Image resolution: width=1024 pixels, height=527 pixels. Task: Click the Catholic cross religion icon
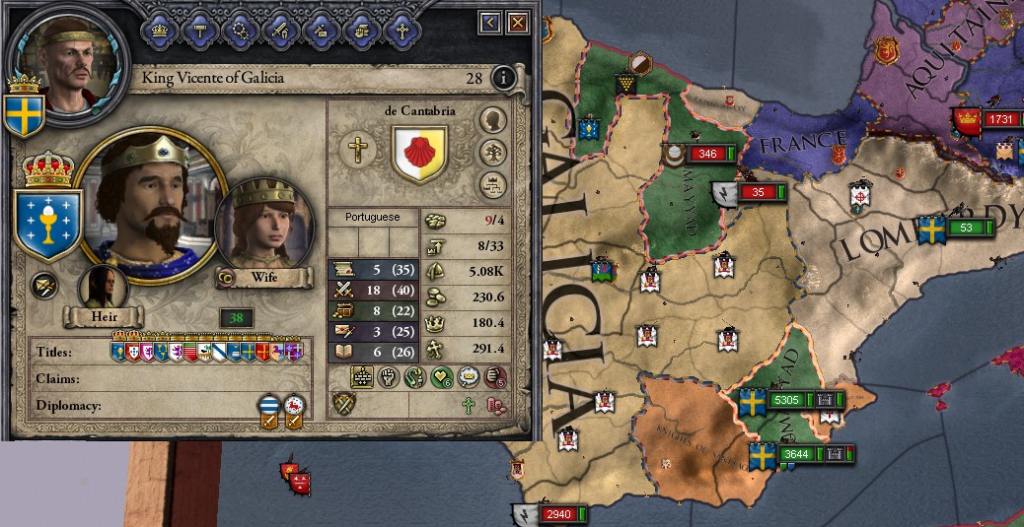pos(359,150)
